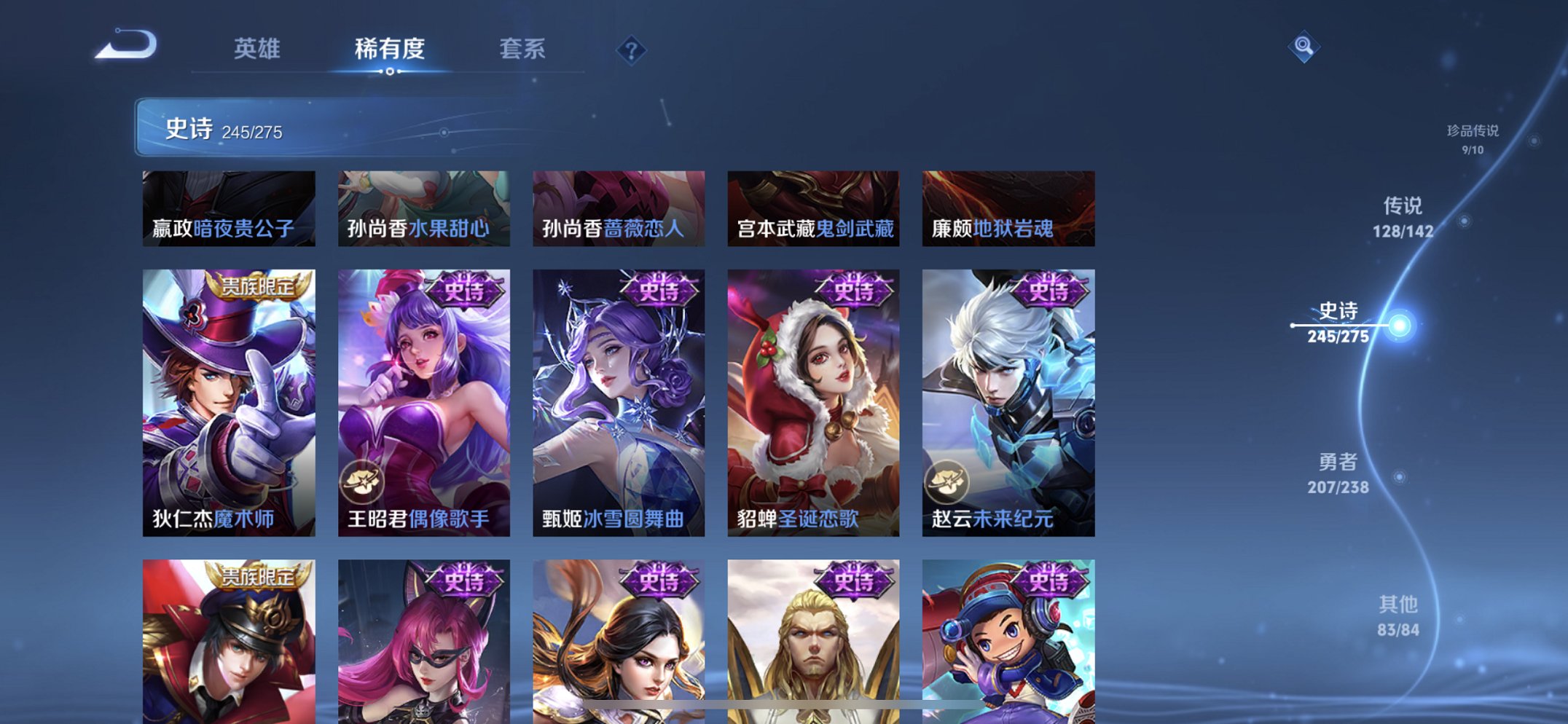Image resolution: width=1568 pixels, height=724 pixels.
Task: Switch to the 套系 tab
Action: pyautogui.click(x=524, y=50)
